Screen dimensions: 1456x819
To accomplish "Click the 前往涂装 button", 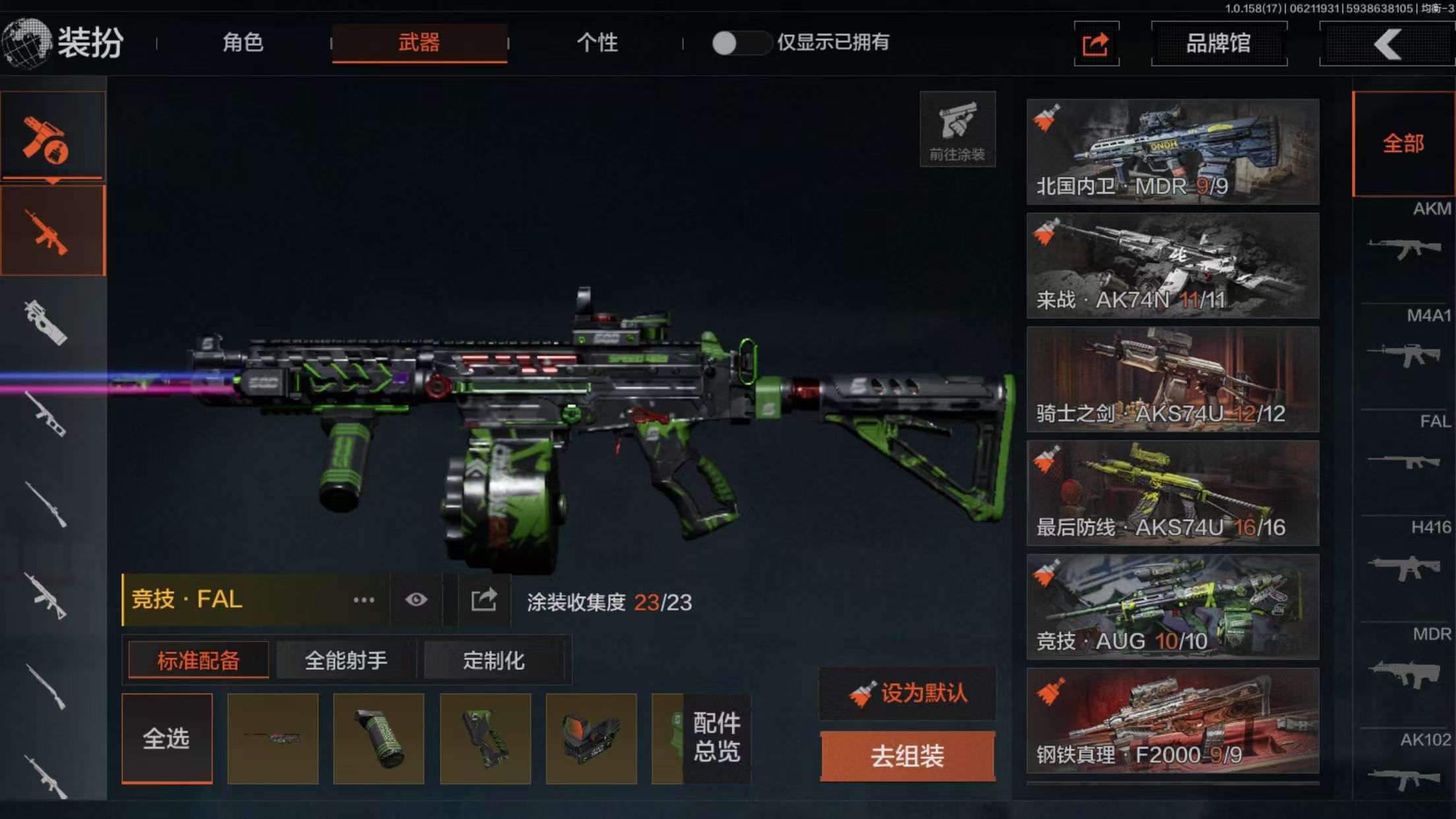I will click(957, 130).
